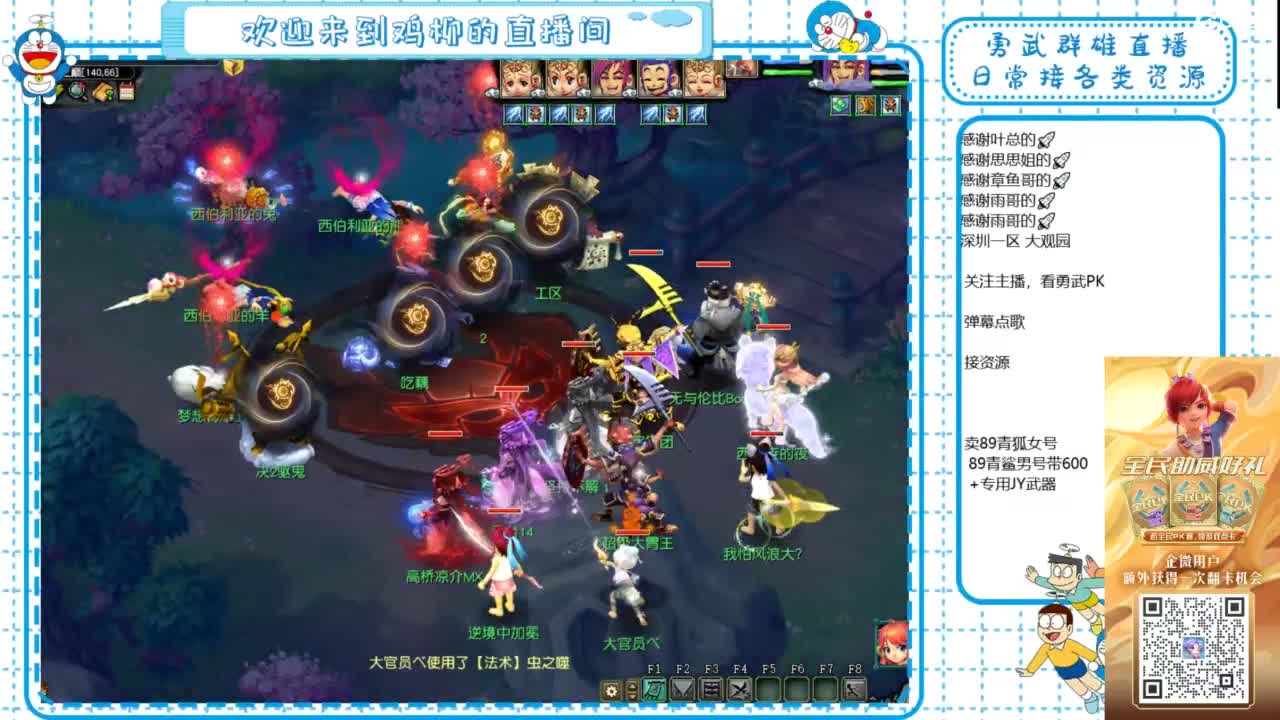This screenshot has width=1280, height=720.
Task: Click the F3 list icon on the hotkey bar
Action: point(709,690)
